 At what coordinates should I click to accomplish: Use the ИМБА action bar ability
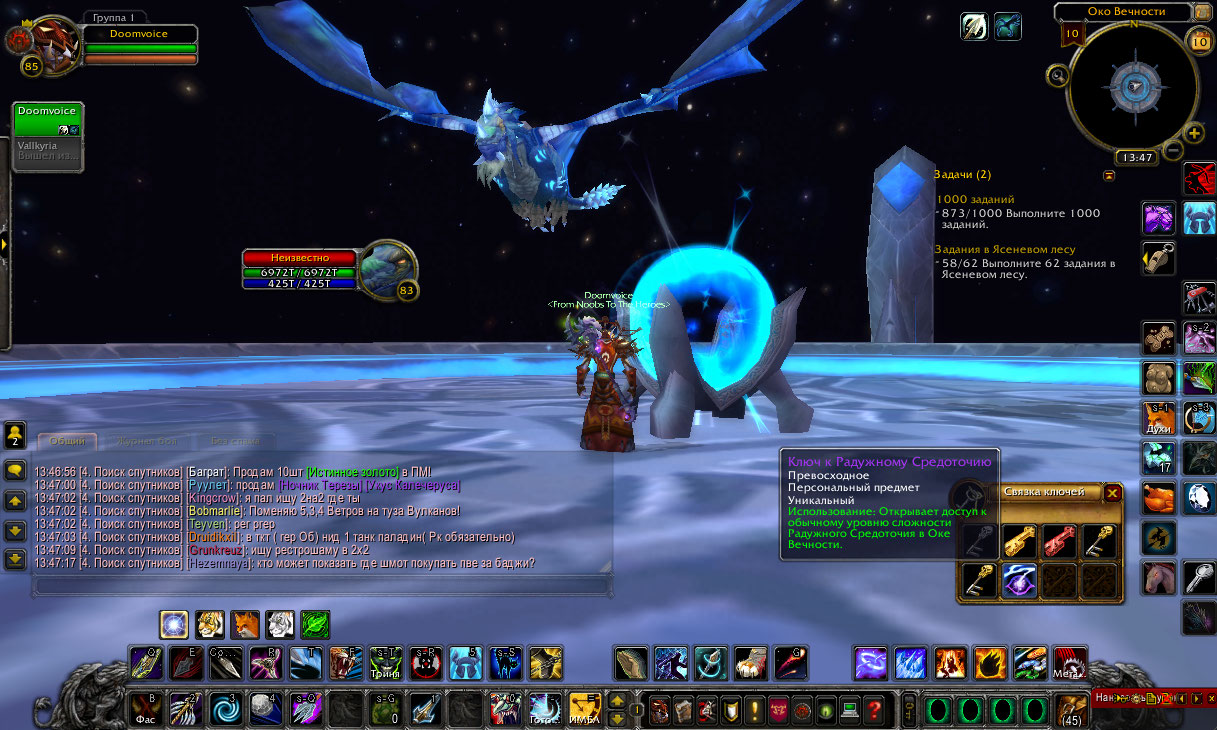point(583,709)
